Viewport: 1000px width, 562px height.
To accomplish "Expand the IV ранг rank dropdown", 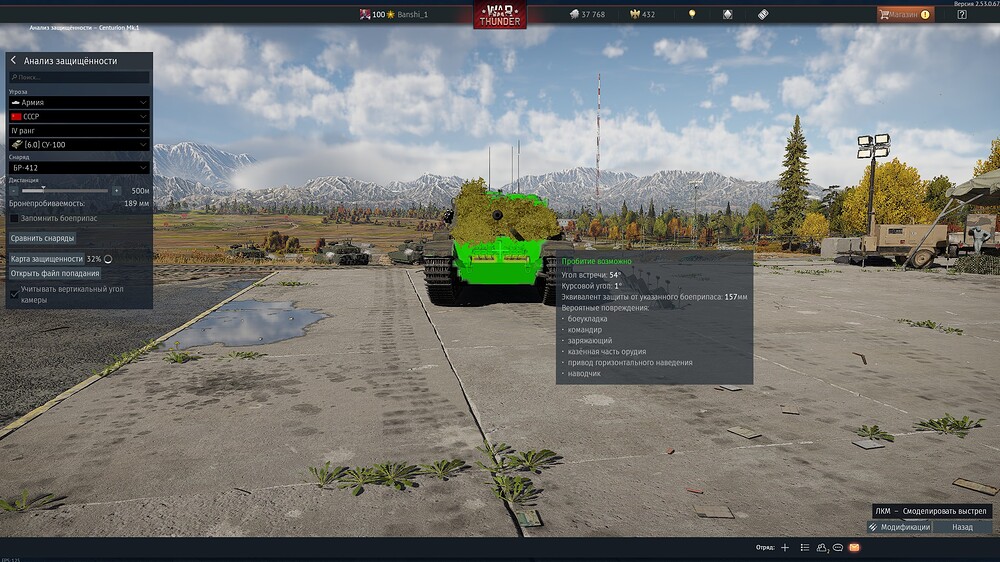I will point(79,130).
